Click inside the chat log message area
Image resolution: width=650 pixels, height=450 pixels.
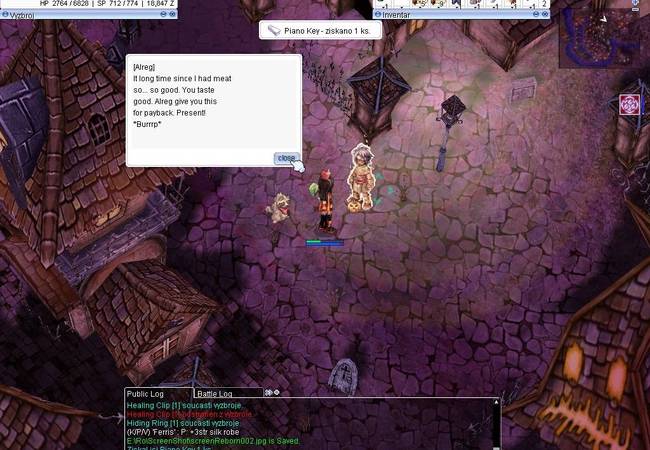click(310, 423)
